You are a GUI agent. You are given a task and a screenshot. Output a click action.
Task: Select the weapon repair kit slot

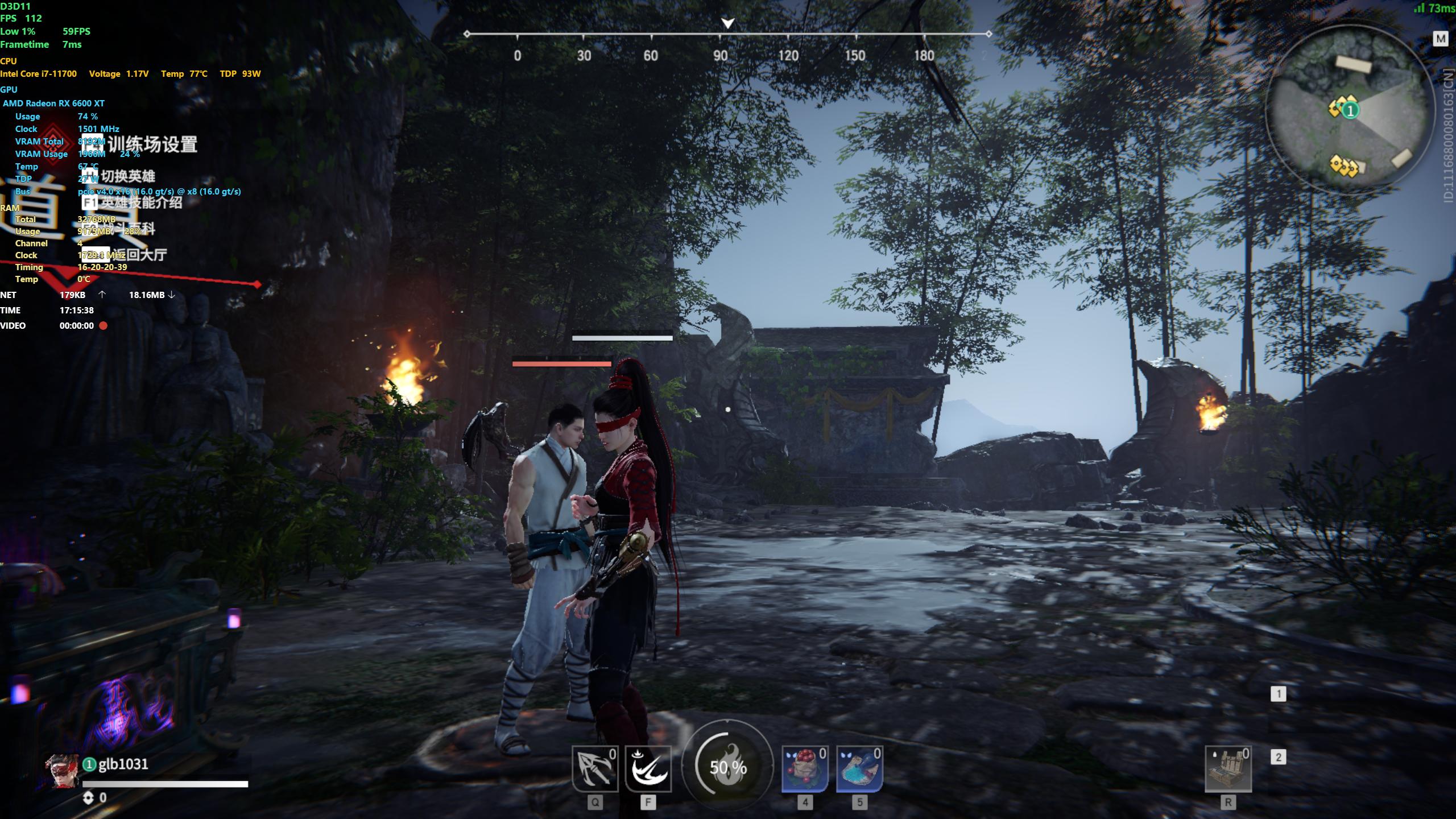pos(1228,769)
